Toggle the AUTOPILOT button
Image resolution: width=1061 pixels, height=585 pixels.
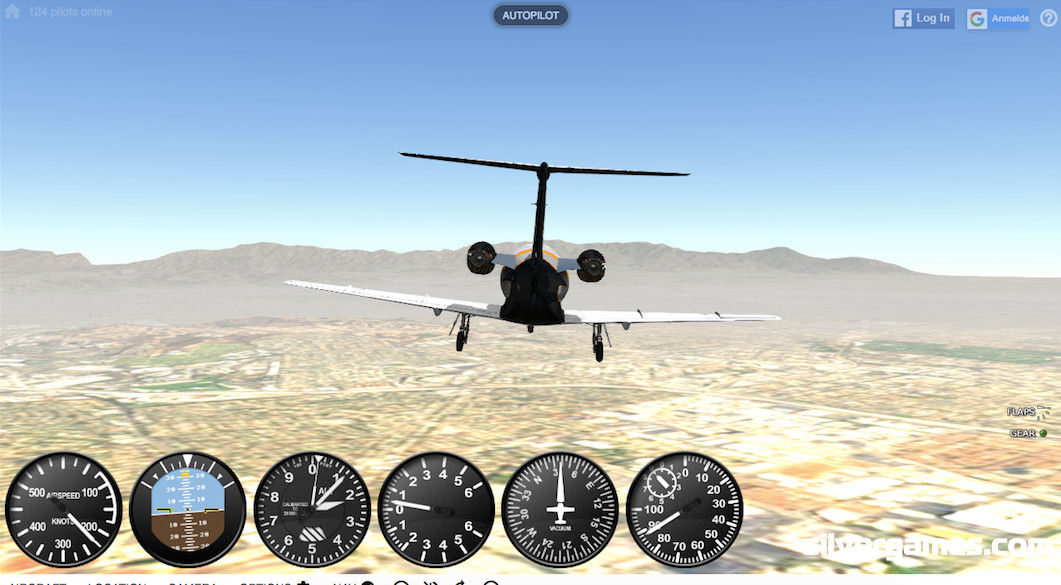point(530,16)
